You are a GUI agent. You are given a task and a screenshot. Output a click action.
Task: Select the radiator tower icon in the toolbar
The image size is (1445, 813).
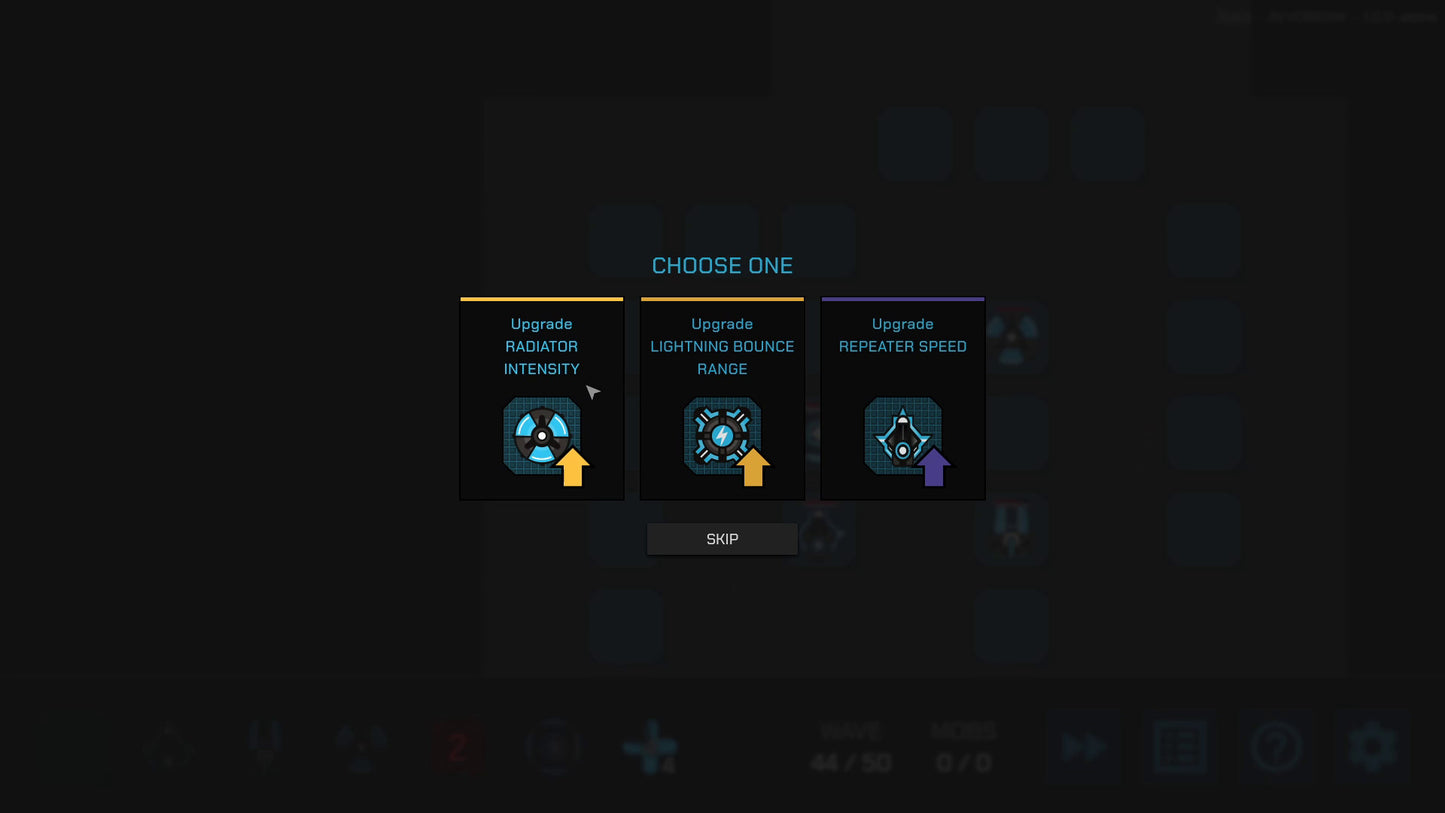tap(360, 747)
